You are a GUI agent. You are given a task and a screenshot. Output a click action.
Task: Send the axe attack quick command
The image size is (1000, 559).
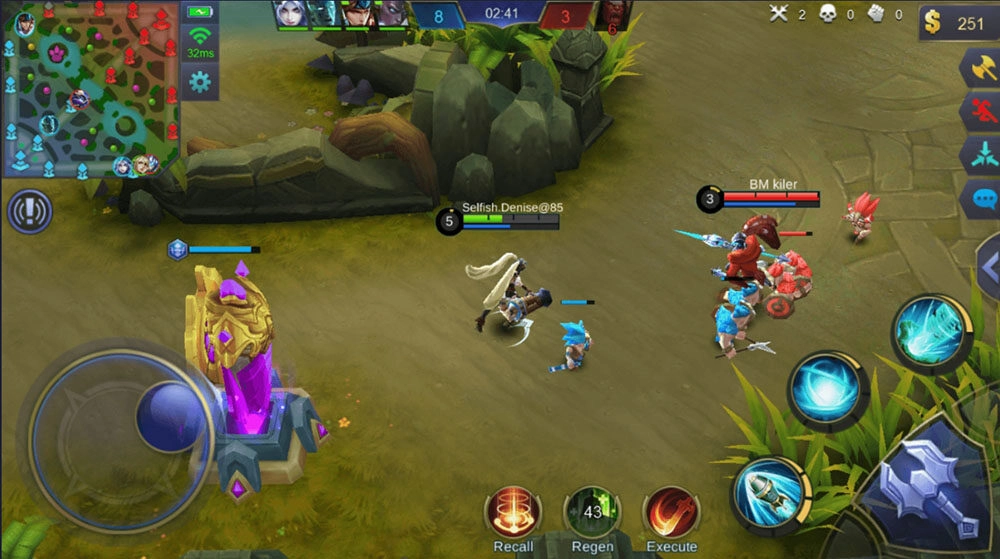click(980, 70)
